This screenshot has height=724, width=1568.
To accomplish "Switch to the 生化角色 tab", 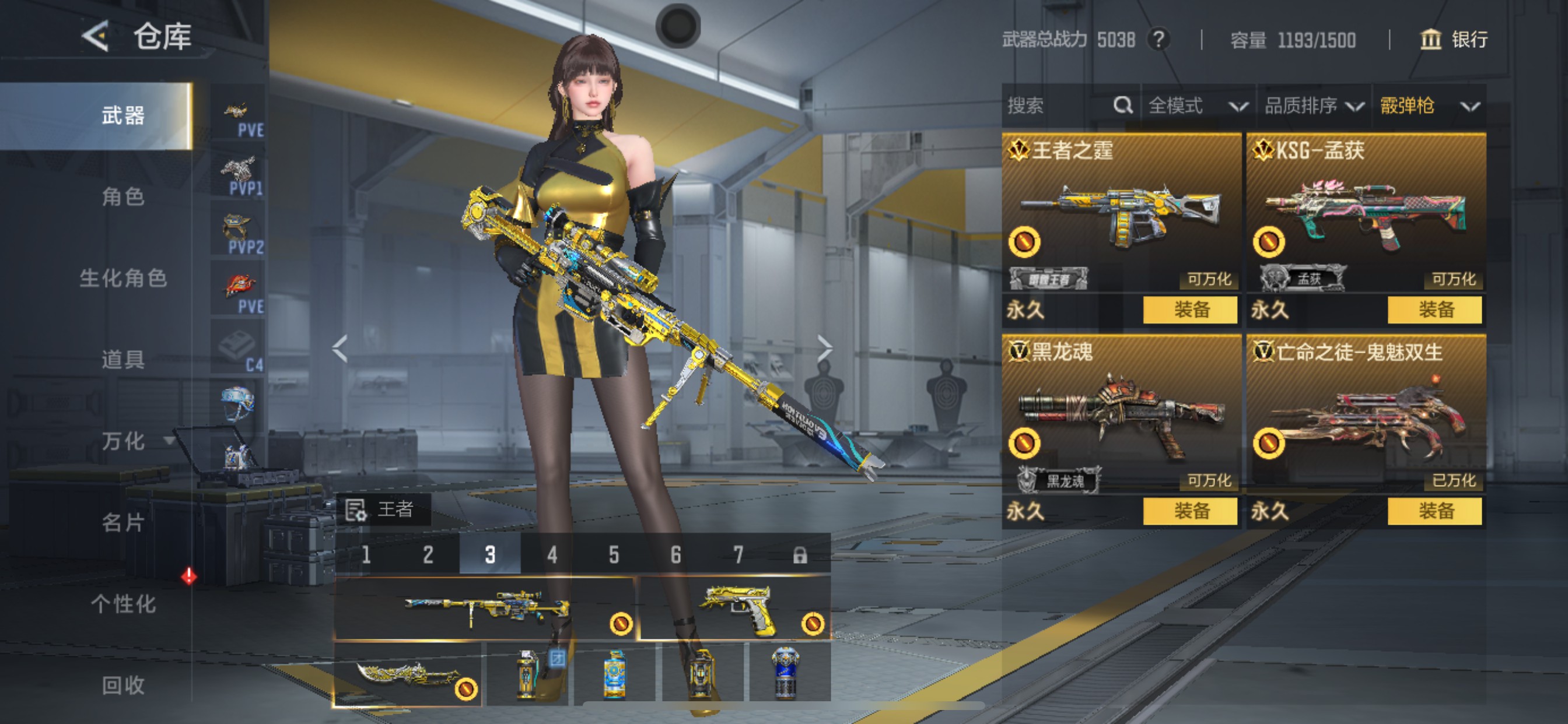I will (x=123, y=278).
